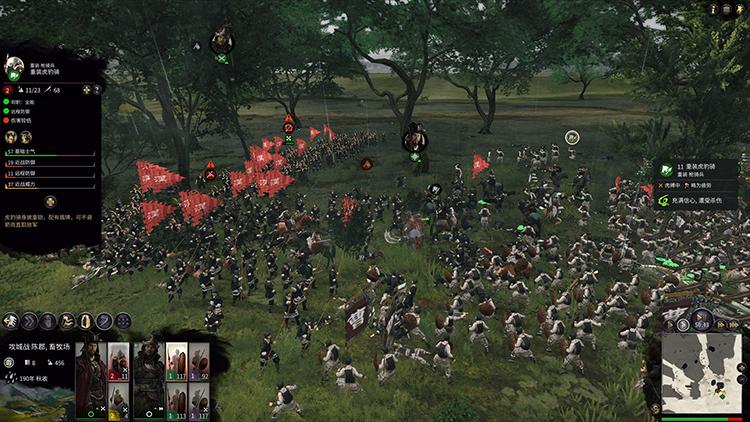Click the heavy cavalry unit portrait in info panel

coord(15,67)
